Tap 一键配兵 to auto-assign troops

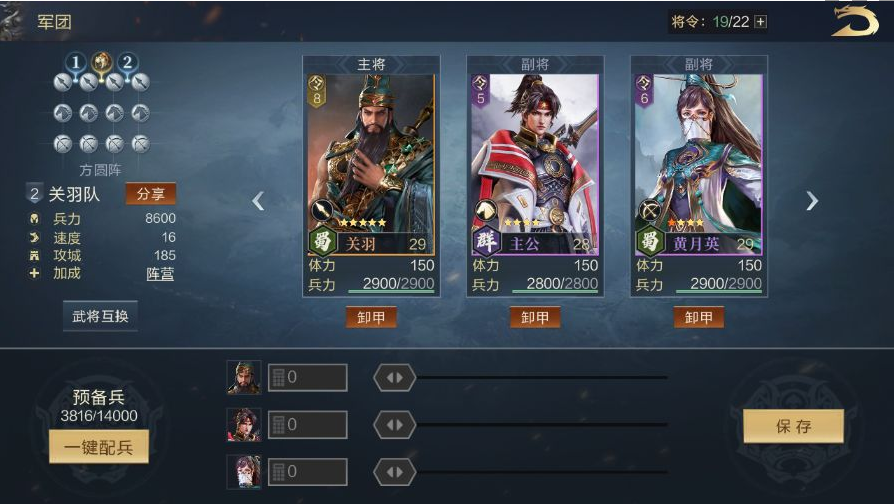[x=98, y=446]
